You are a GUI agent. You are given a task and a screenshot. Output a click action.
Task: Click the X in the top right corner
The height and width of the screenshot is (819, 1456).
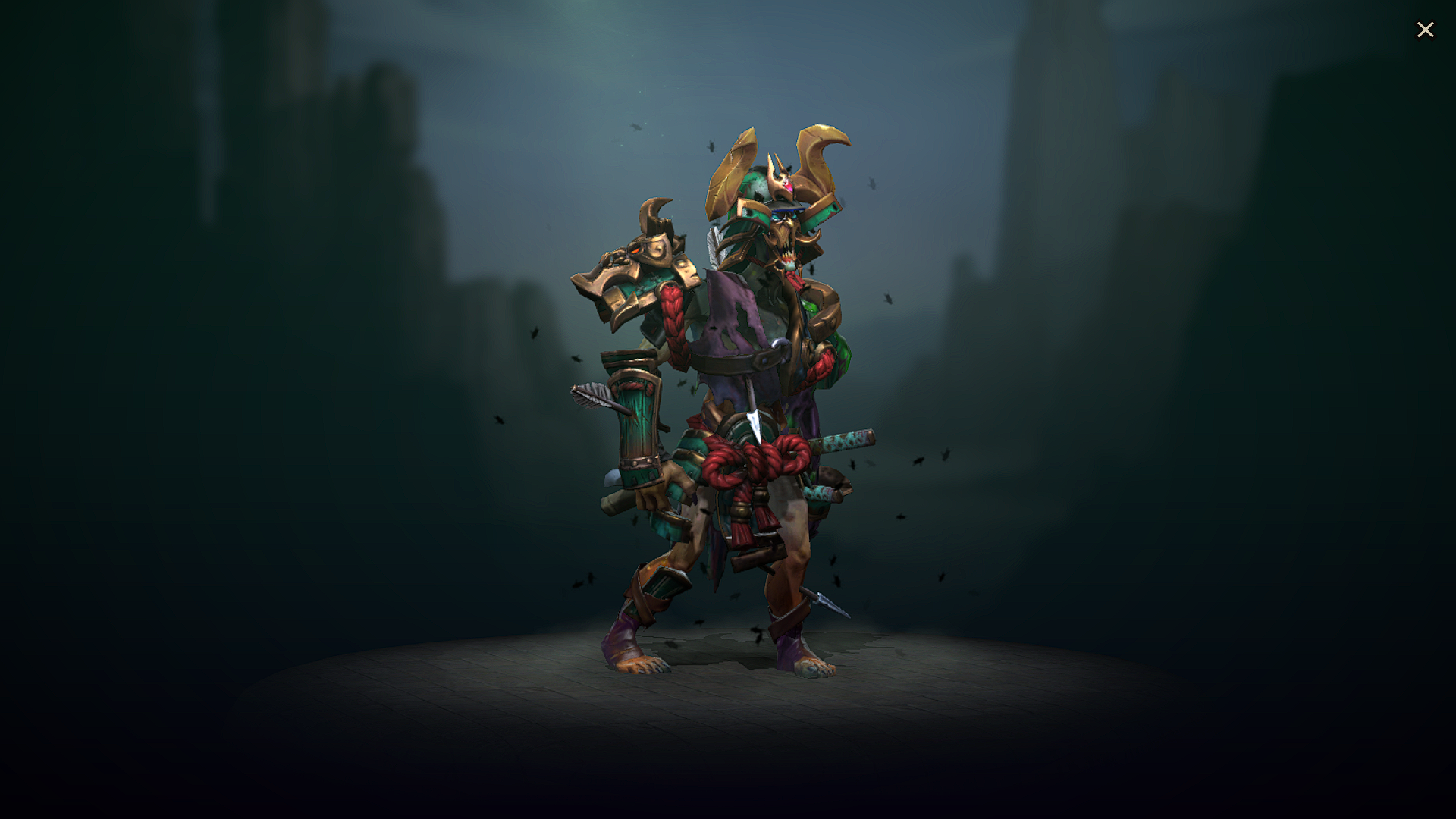point(1426,30)
